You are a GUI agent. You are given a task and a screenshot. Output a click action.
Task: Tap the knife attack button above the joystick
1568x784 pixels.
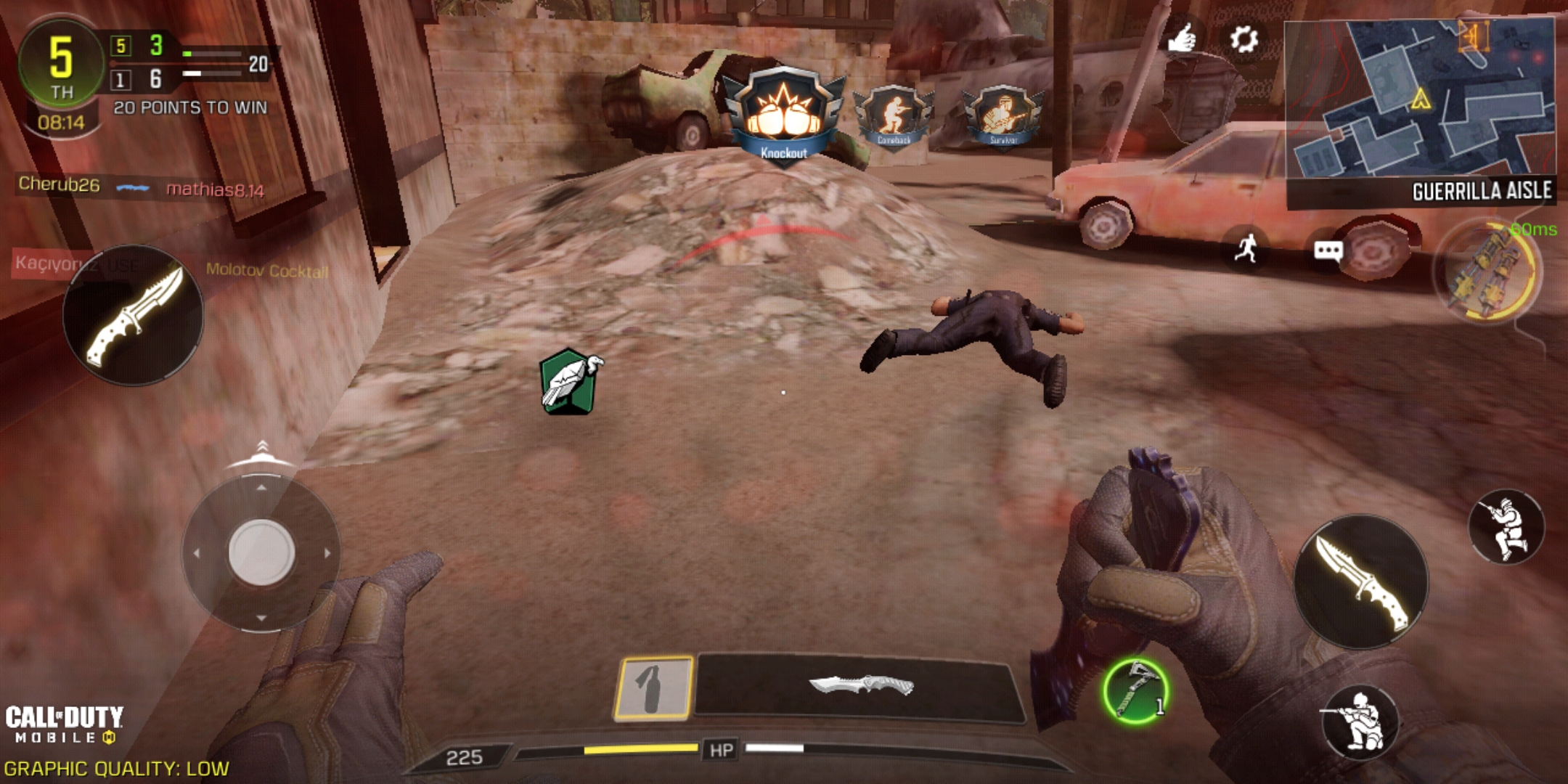pyautogui.click(x=134, y=315)
